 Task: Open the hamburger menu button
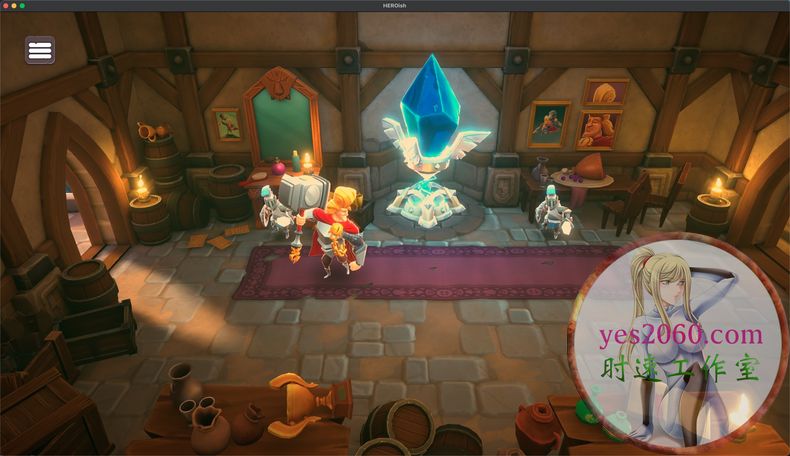[x=40, y=50]
